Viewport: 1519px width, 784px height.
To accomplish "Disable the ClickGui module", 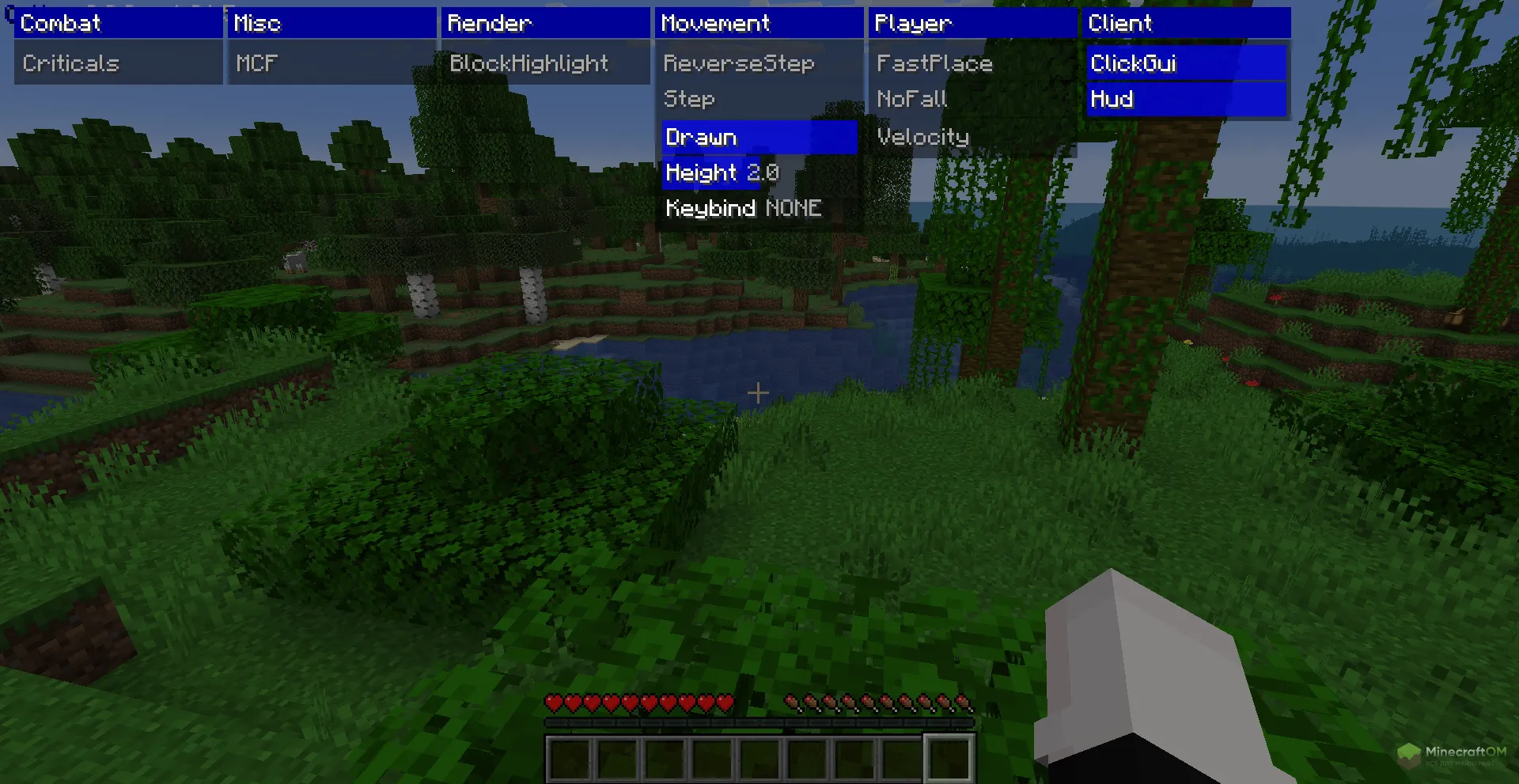I will point(1186,63).
